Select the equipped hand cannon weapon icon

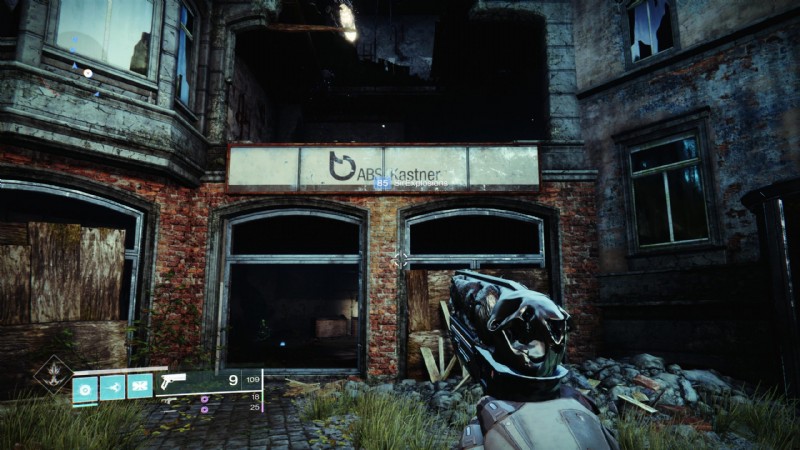point(174,381)
